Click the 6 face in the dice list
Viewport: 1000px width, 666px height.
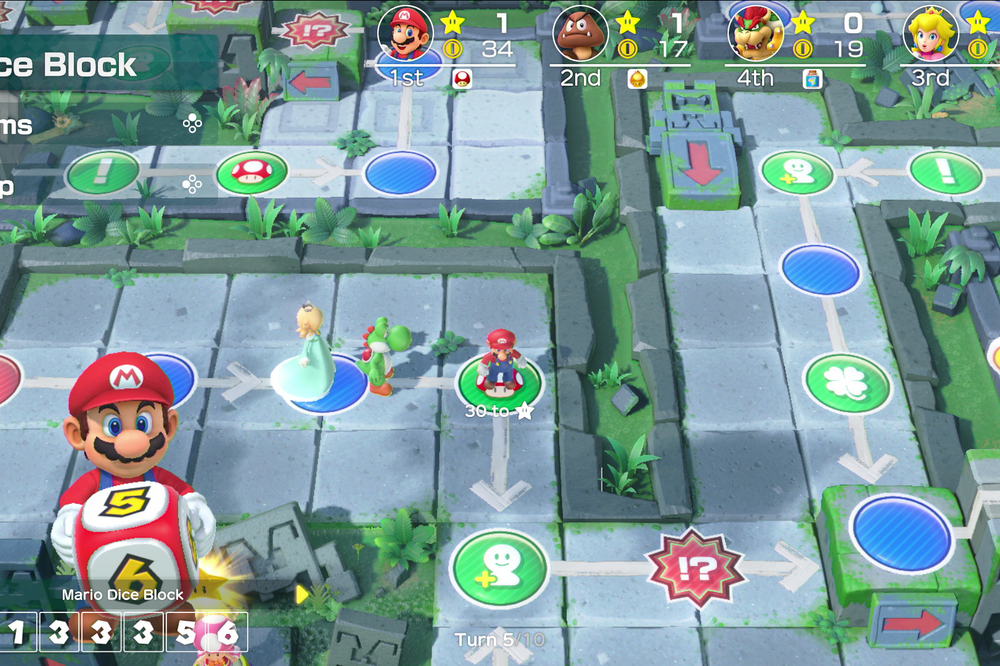coord(227,632)
